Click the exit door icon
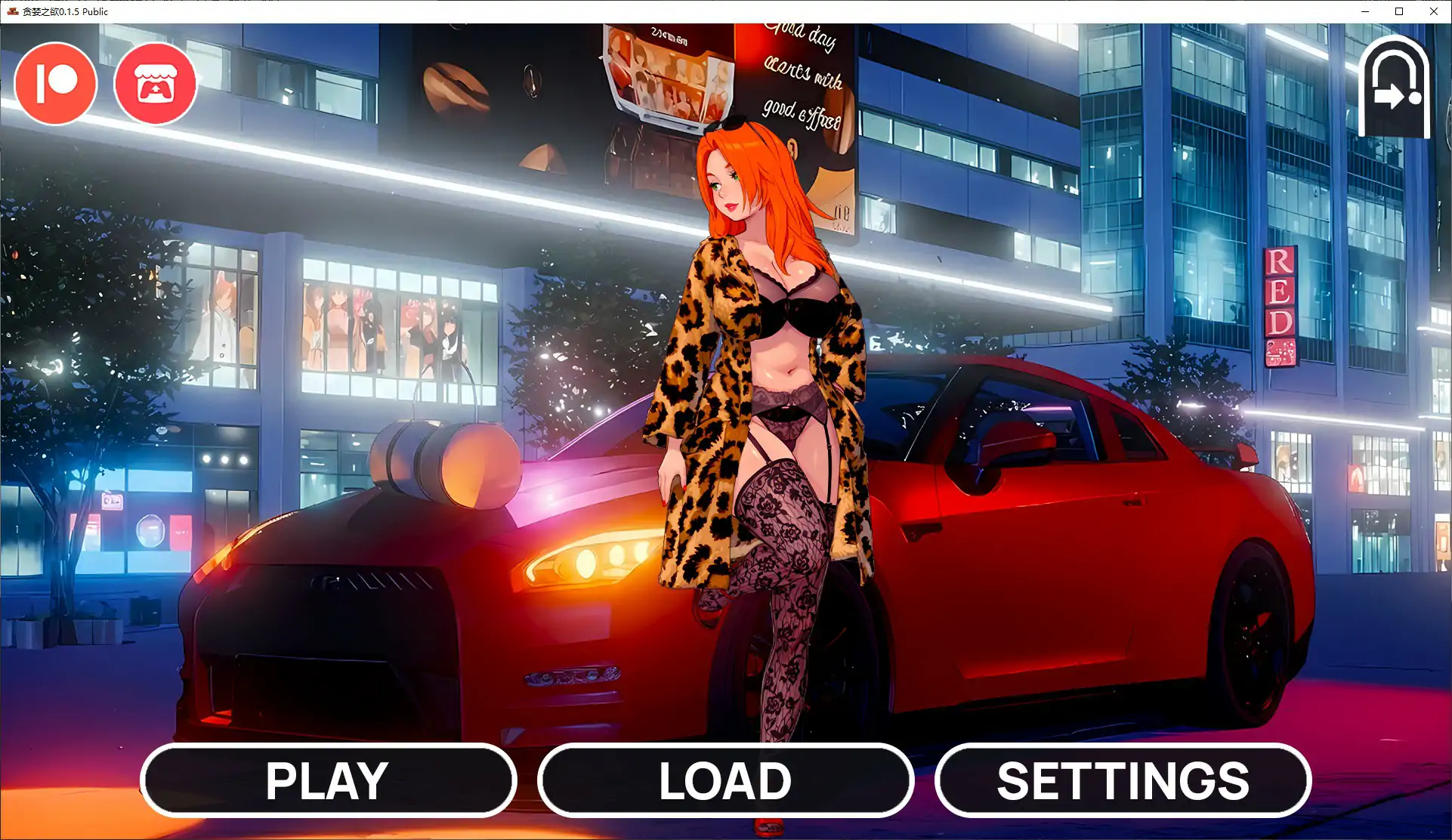 point(1394,88)
